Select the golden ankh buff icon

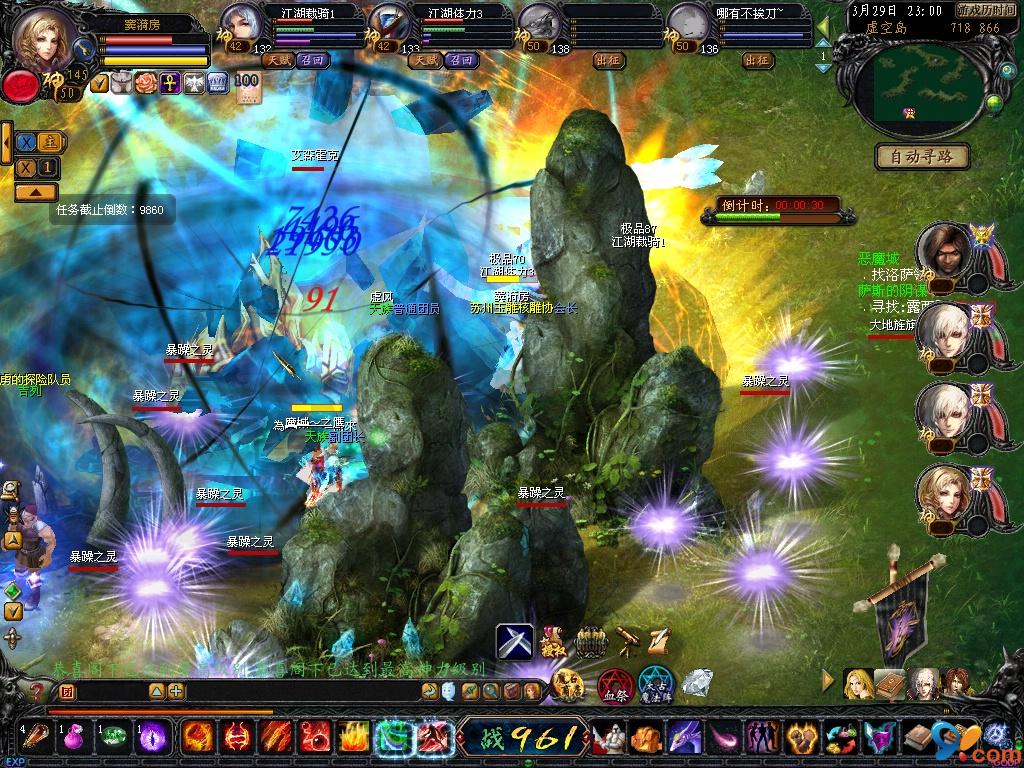168,83
